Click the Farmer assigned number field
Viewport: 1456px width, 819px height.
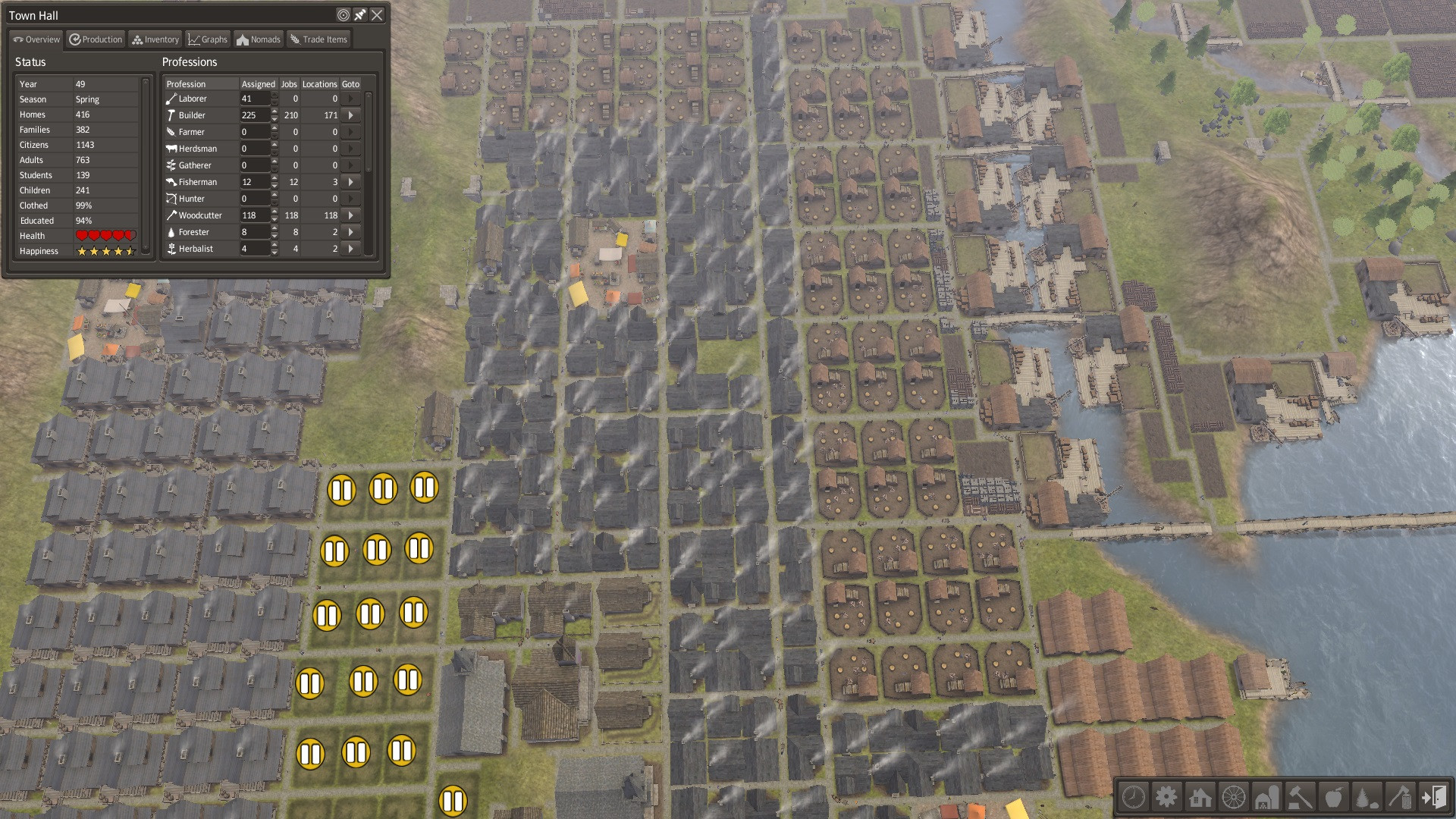point(254,132)
